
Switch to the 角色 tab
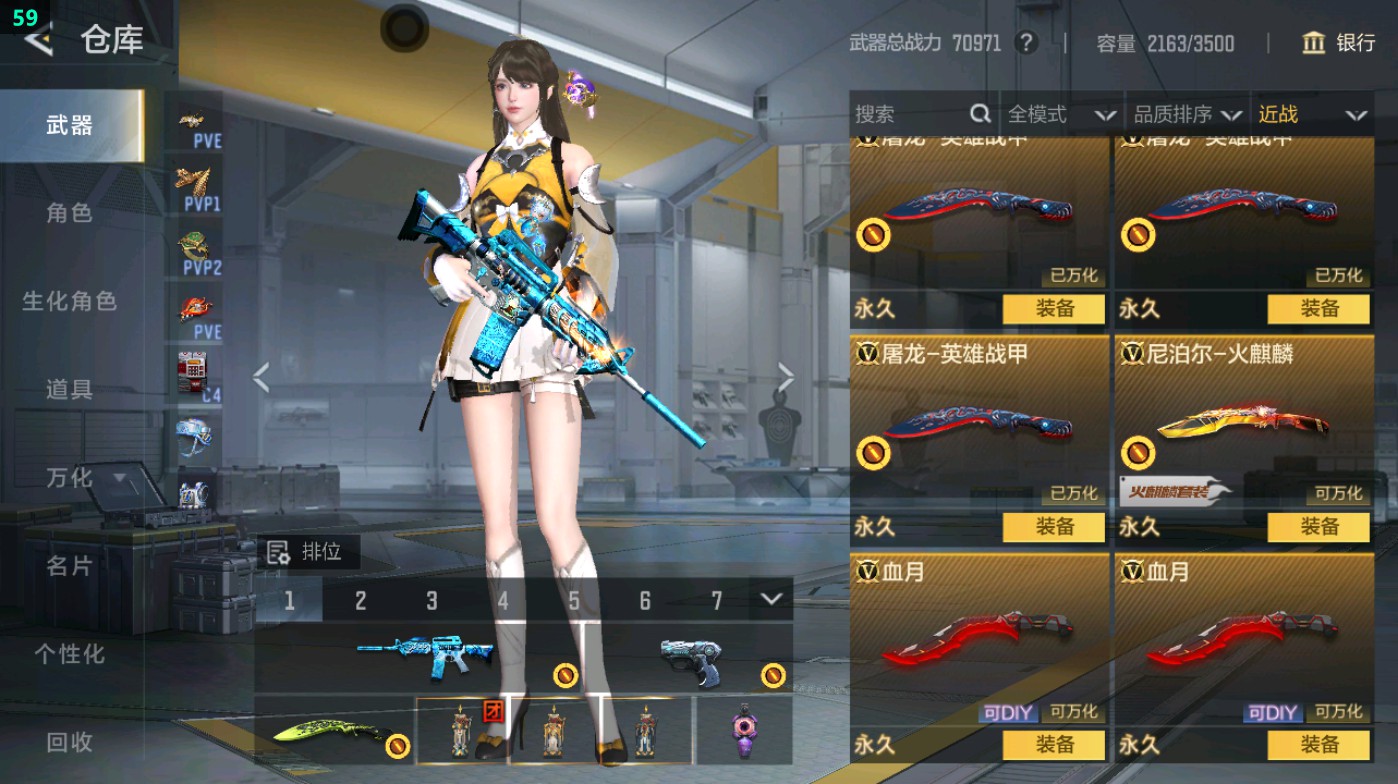tap(70, 214)
